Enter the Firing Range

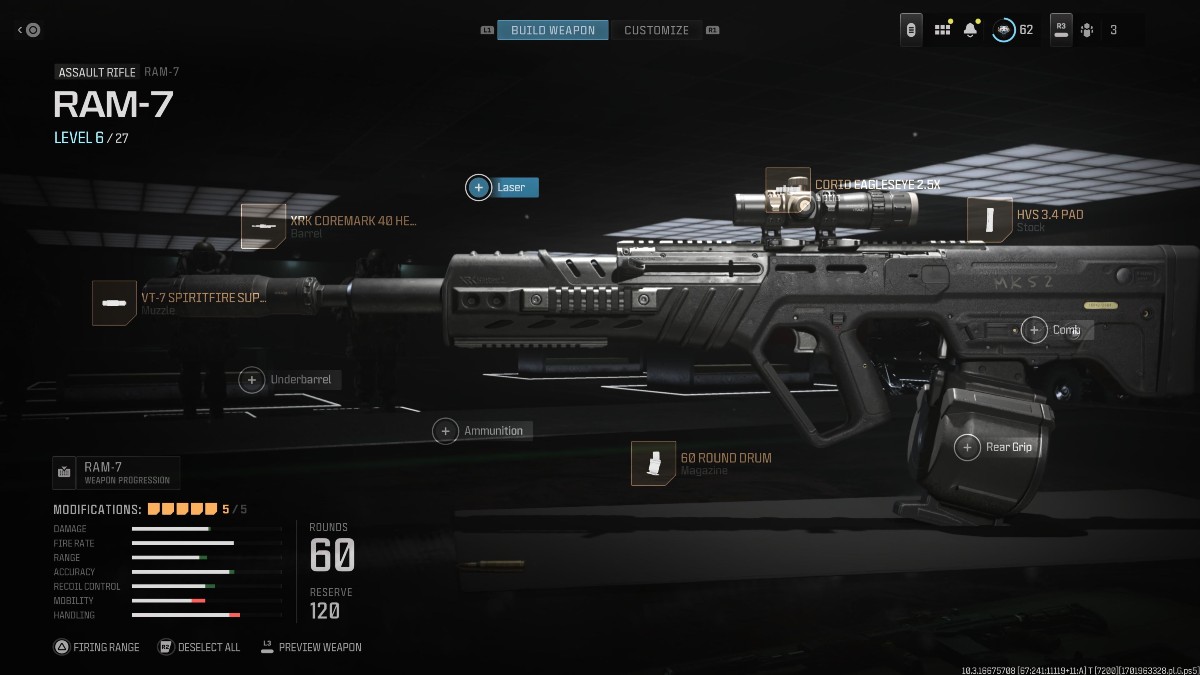coord(97,647)
